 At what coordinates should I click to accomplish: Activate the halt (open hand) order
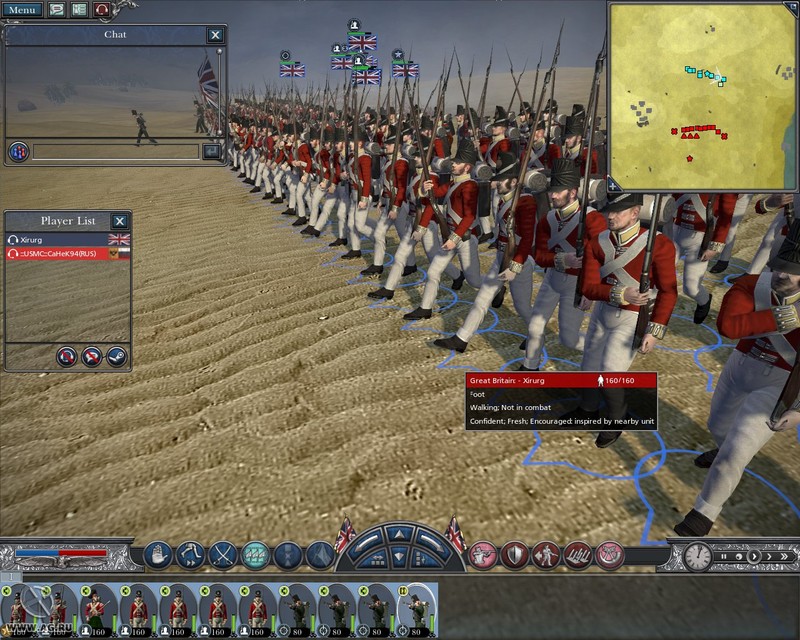(x=159, y=555)
